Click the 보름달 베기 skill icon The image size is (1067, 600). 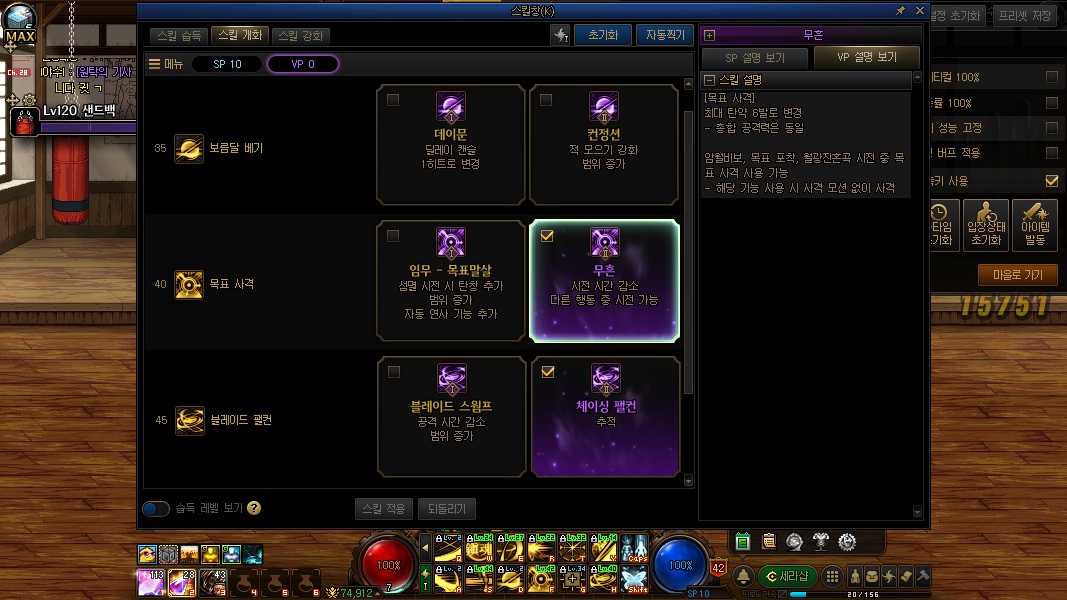(189, 148)
